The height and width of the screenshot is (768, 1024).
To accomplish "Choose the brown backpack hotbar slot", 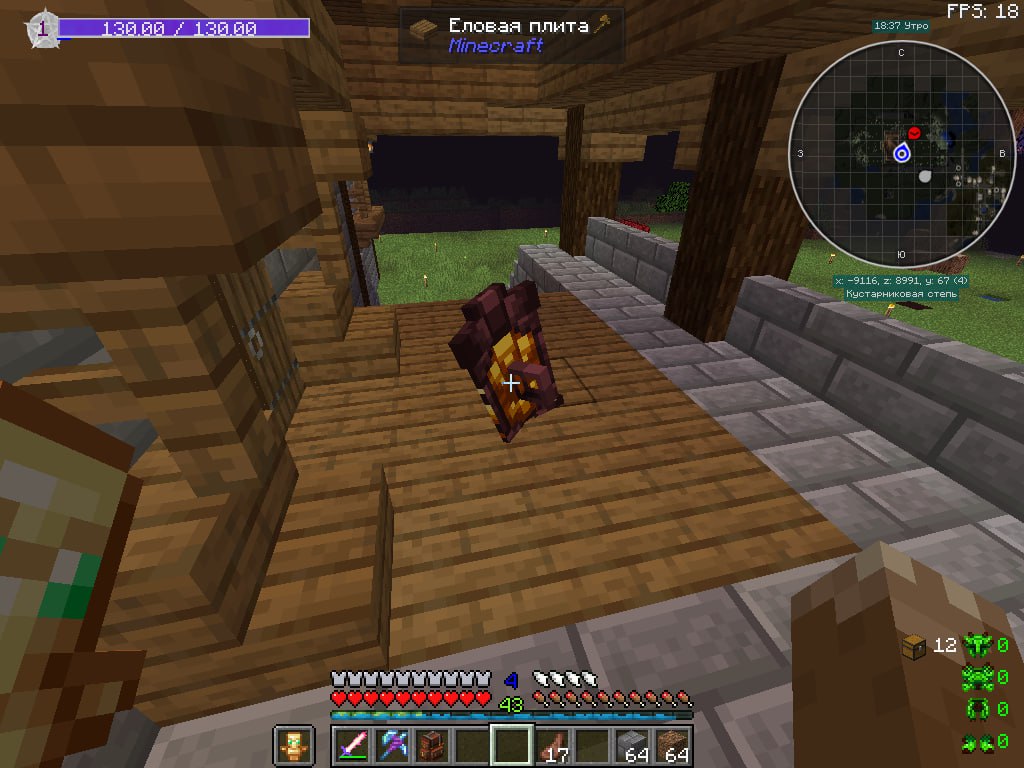I will [x=433, y=746].
